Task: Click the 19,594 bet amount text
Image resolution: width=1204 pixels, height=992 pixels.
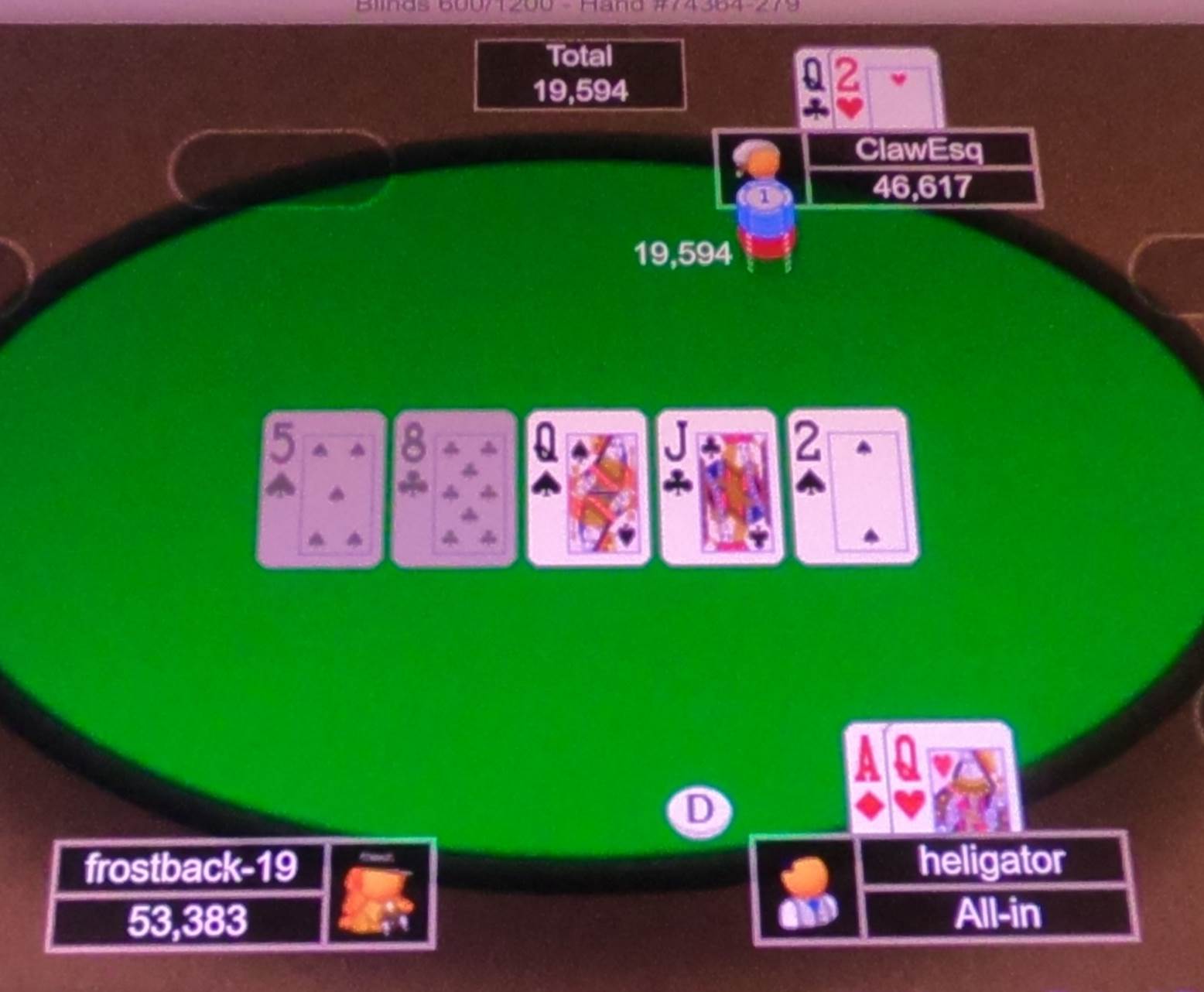Action: (682, 253)
